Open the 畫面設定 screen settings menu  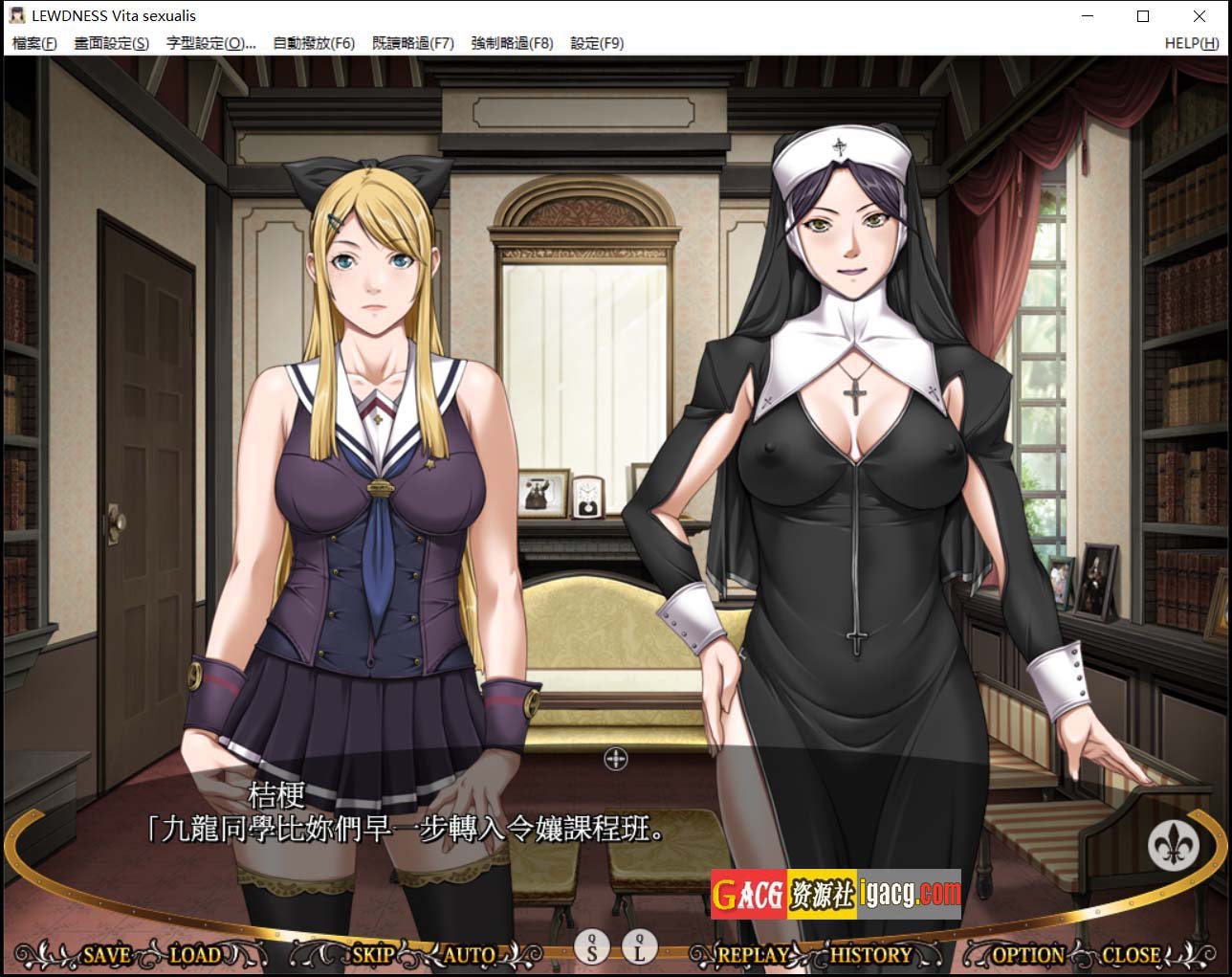(112, 43)
